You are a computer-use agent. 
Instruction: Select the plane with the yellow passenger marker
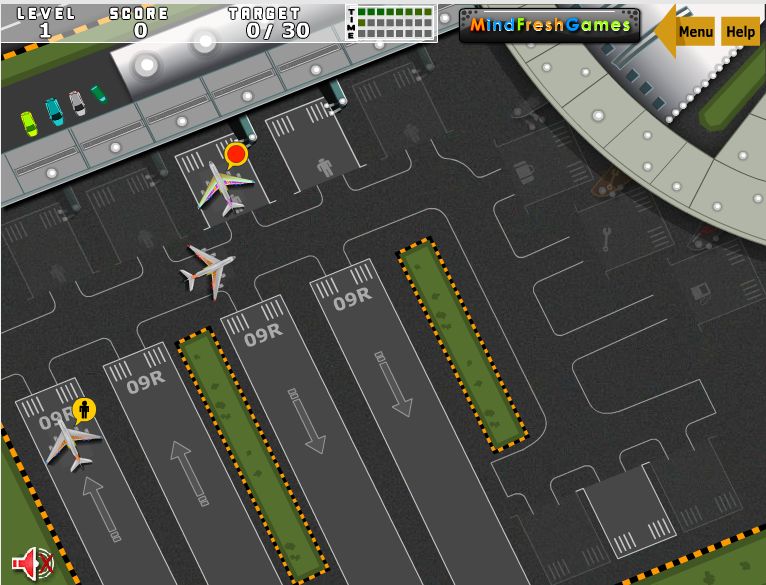[x=72, y=440]
